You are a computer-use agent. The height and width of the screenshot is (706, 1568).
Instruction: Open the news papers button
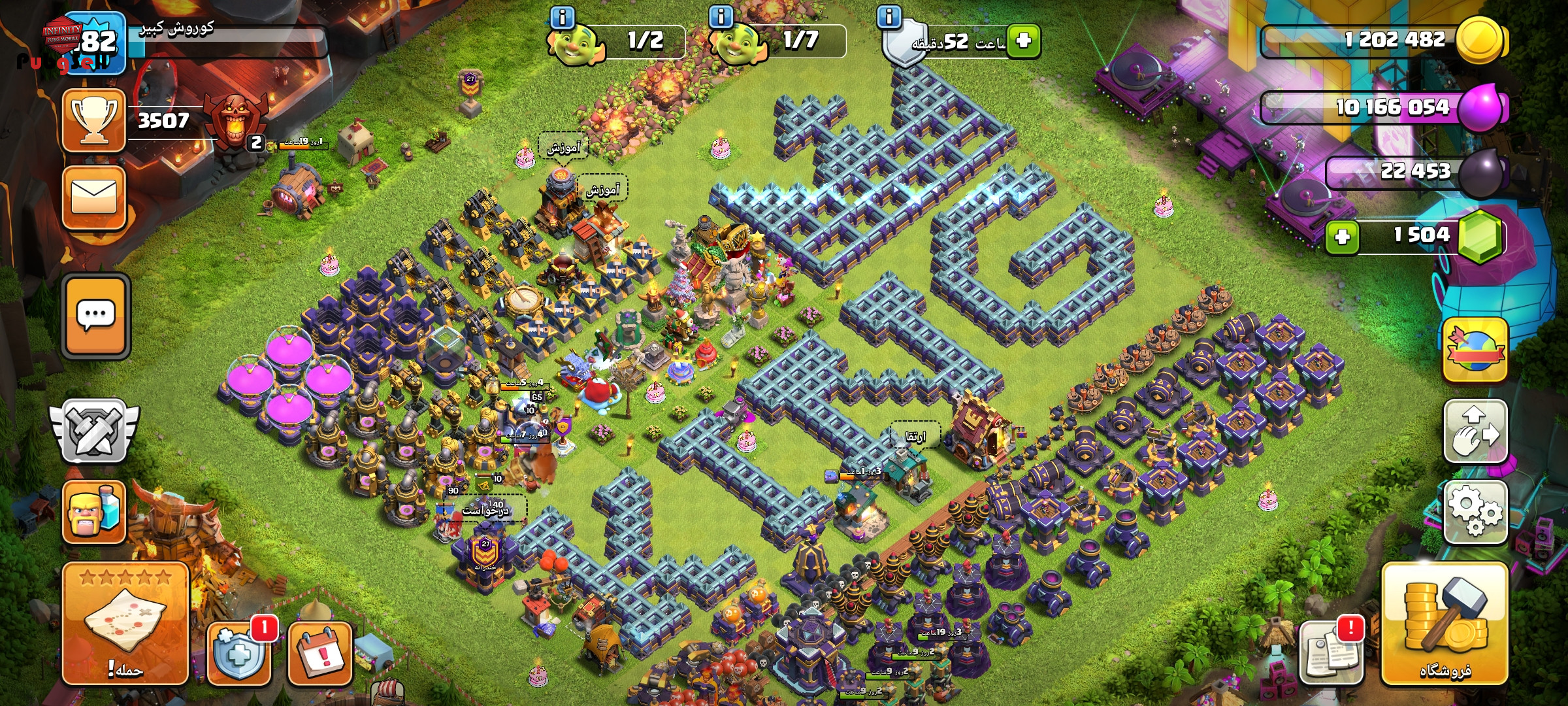pyautogui.click(x=1330, y=652)
